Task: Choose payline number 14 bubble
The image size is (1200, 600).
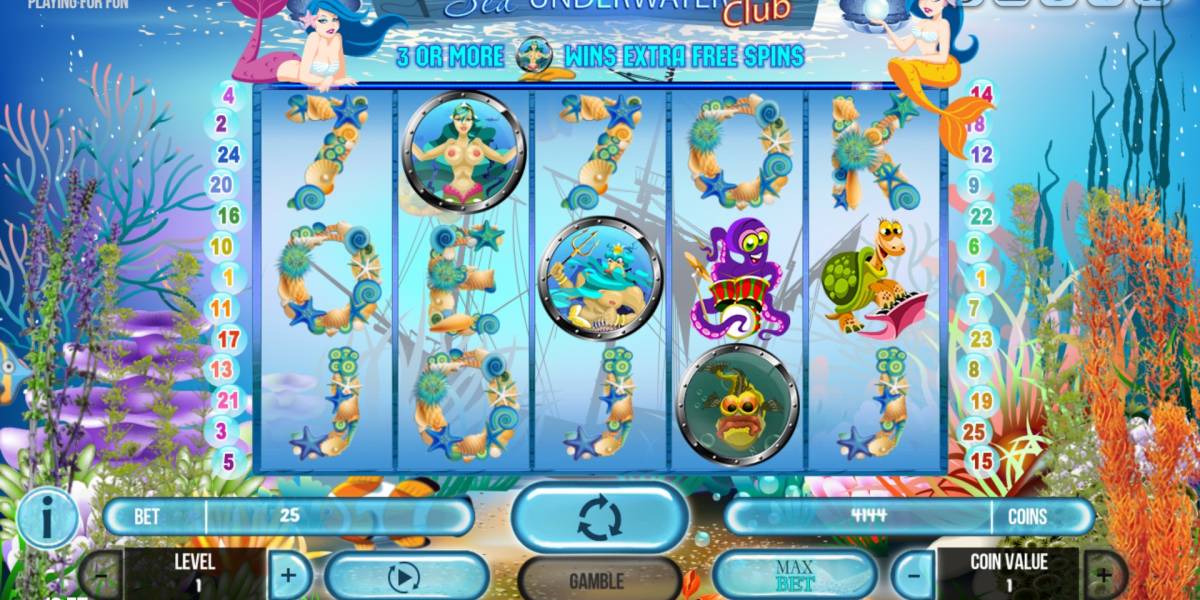Action: click(x=982, y=96)
